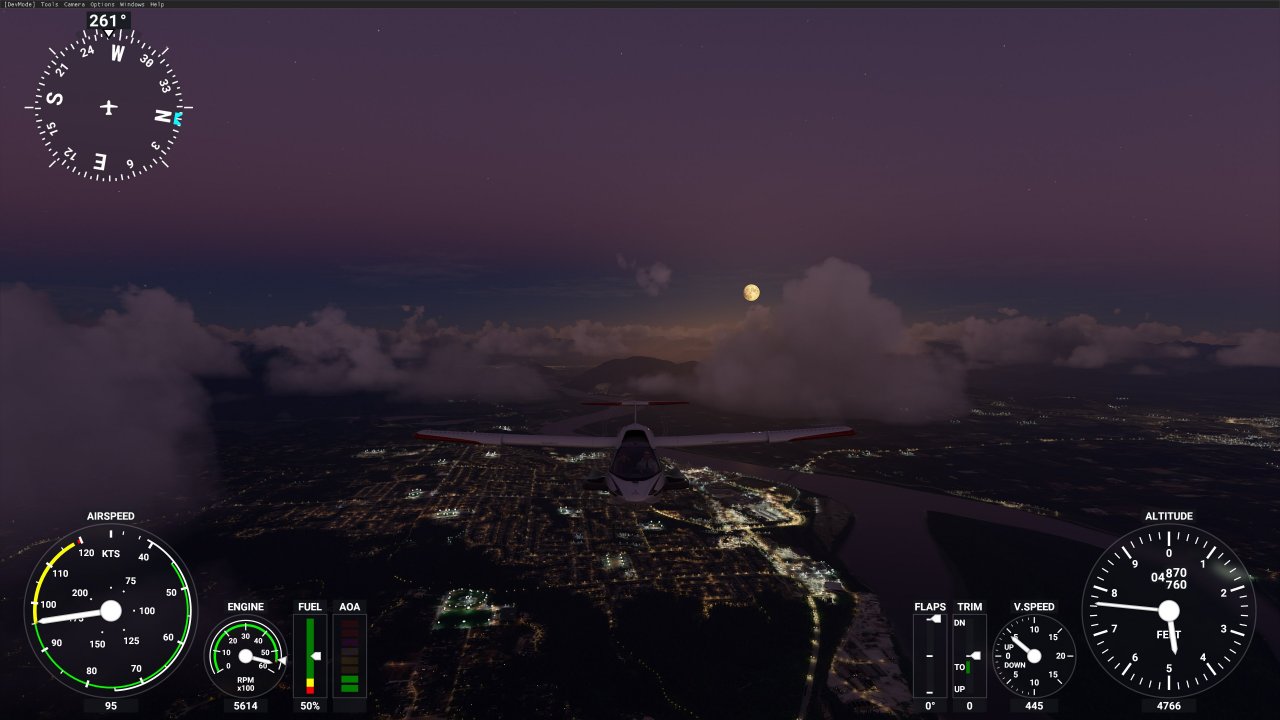Open the Windows menu
The height and width of the screenshot is (720, 1280).
coord(131,4)
